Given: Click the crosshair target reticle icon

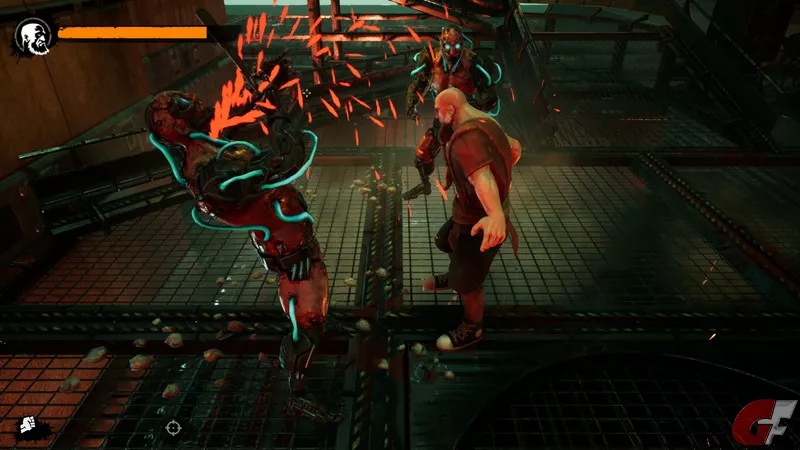Looking at the screenshot, I should tap(173, 428).
